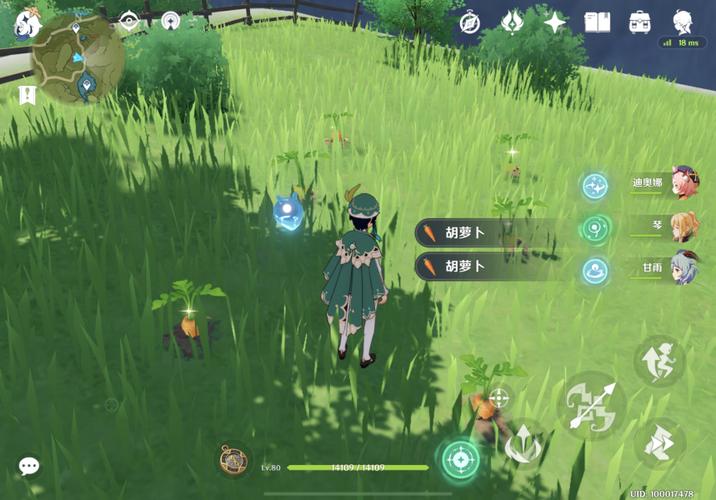This screenshot has height=500, width=716.
Task: Tap the sprint running figure button
Action: pyautogui.click(x=660, y=360)
